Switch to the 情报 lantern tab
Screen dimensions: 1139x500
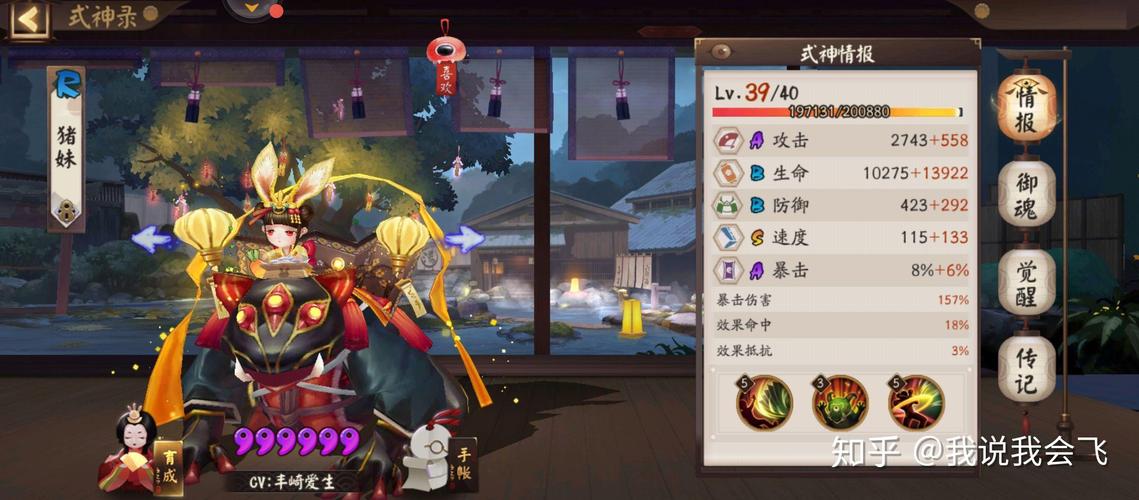pyautogui.click(x=1026, y=109)
